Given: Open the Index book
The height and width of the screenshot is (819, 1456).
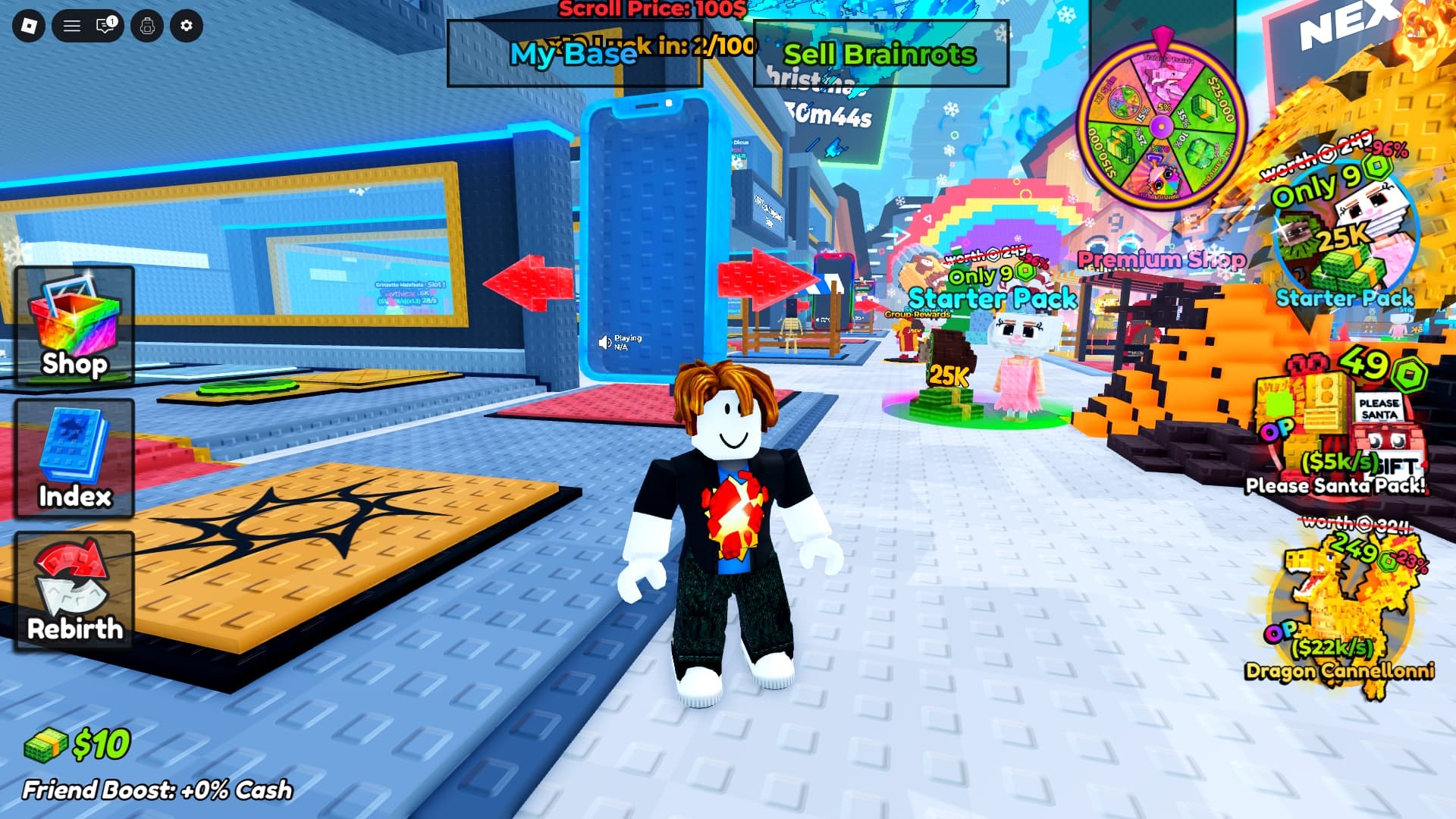Looking at the screenshot, I should 74,459.
